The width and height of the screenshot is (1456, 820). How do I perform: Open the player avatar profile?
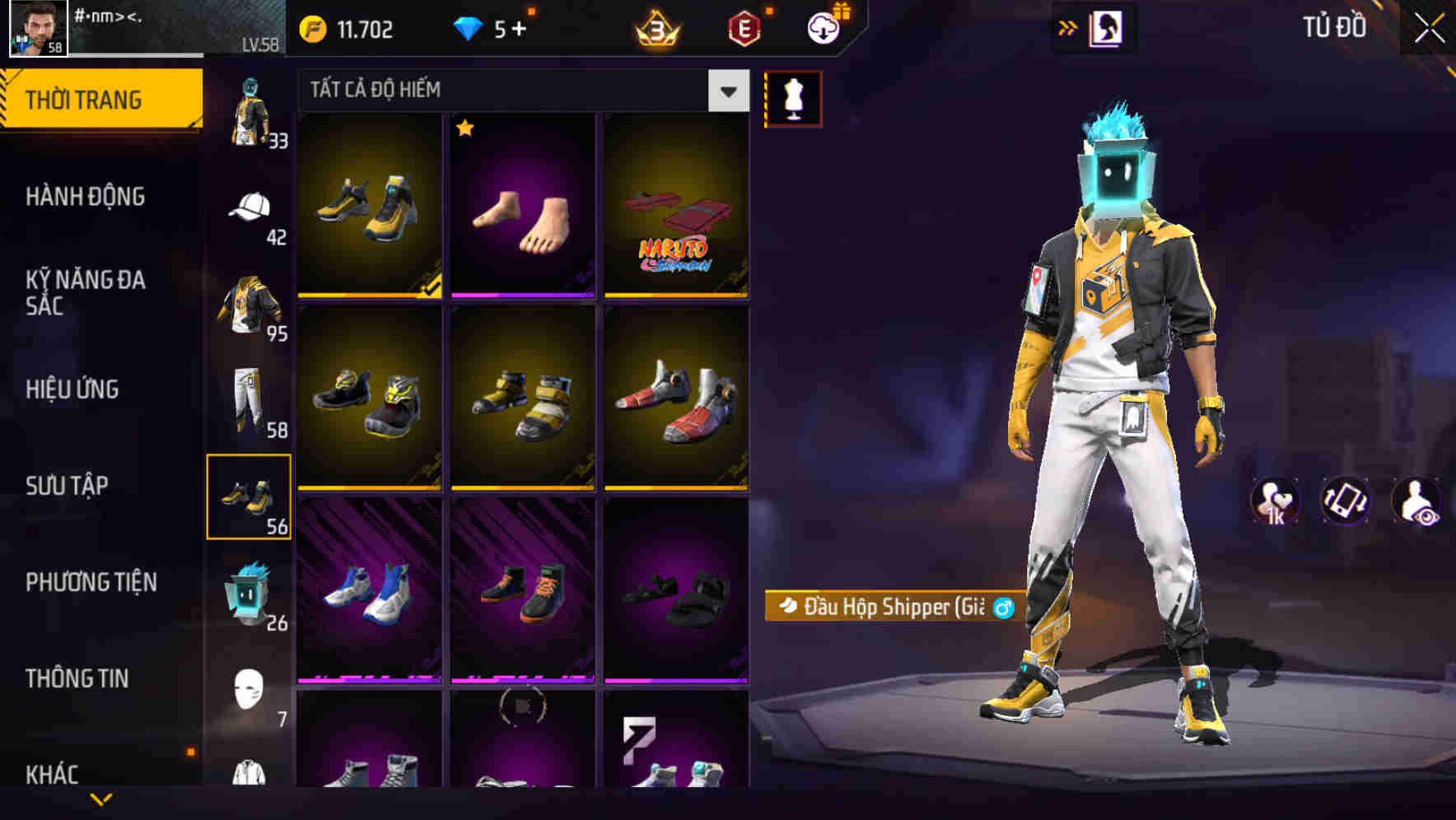point(33,30)
